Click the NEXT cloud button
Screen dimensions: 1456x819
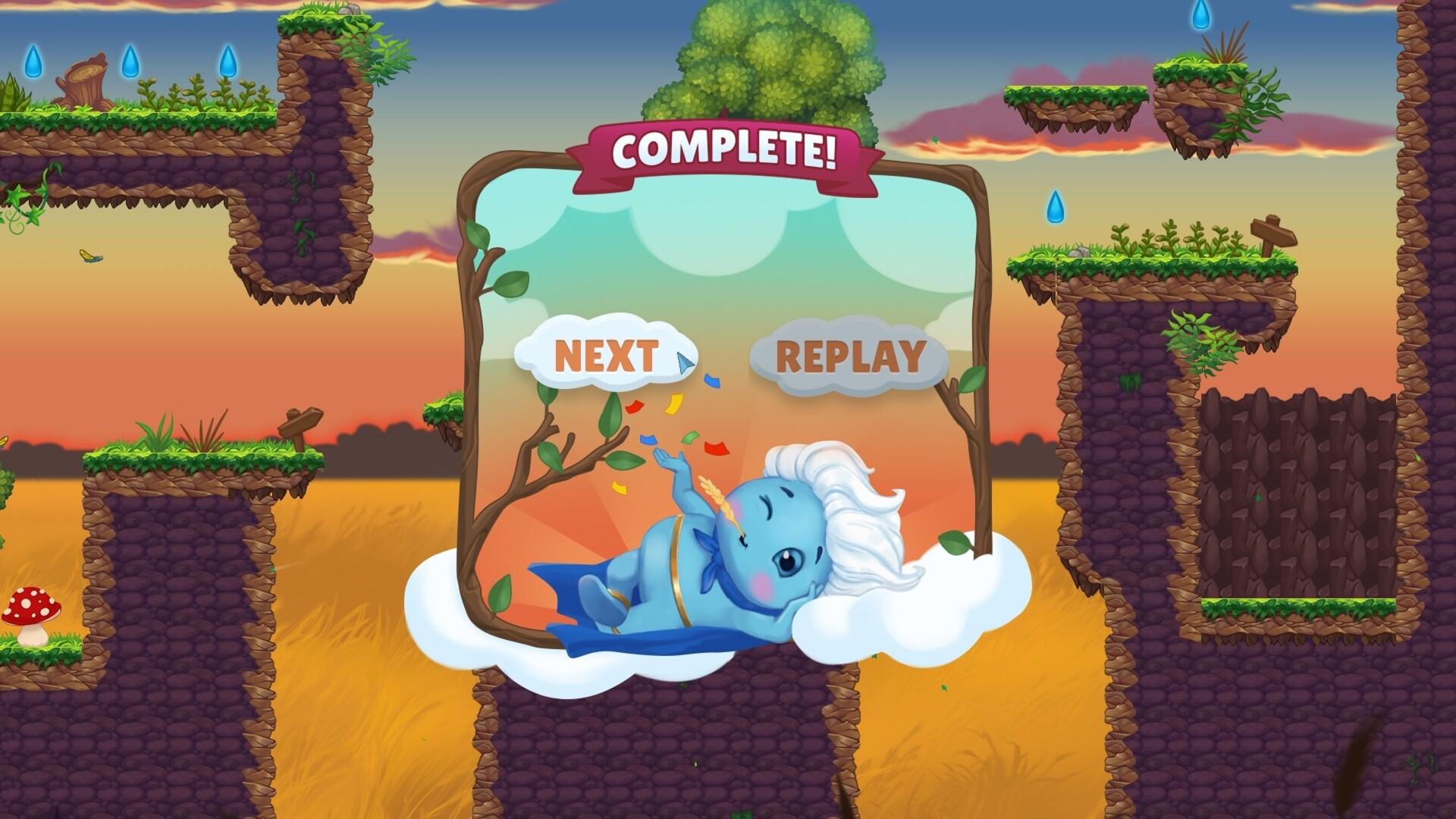tap(607, 355)
